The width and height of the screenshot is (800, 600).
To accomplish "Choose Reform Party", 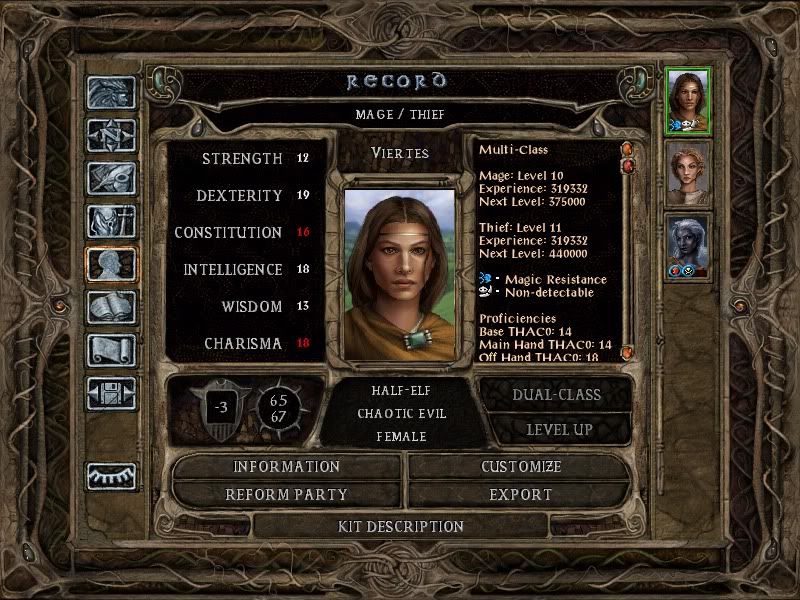I will click(x=287, y=494).
